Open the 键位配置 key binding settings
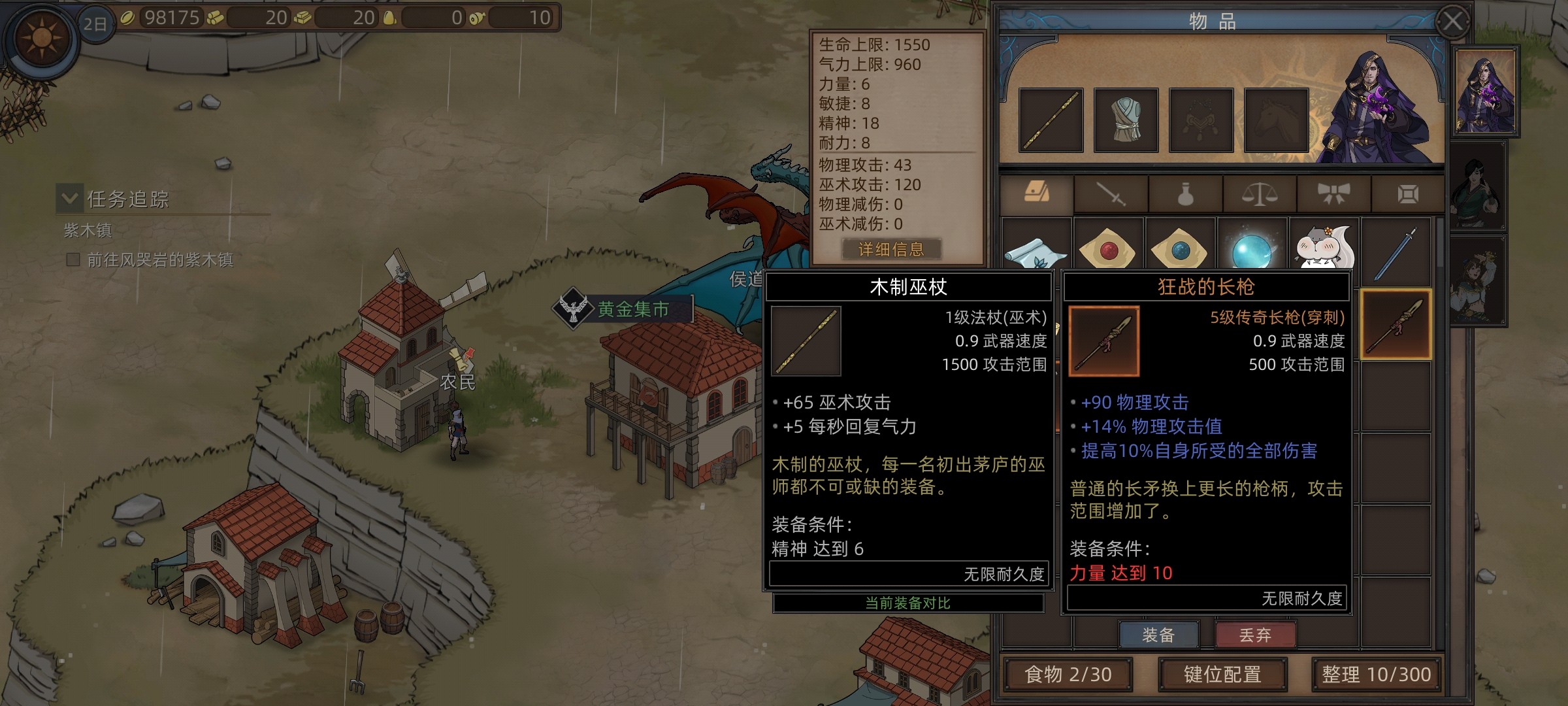1568x706 pixels. (1222, 675)
